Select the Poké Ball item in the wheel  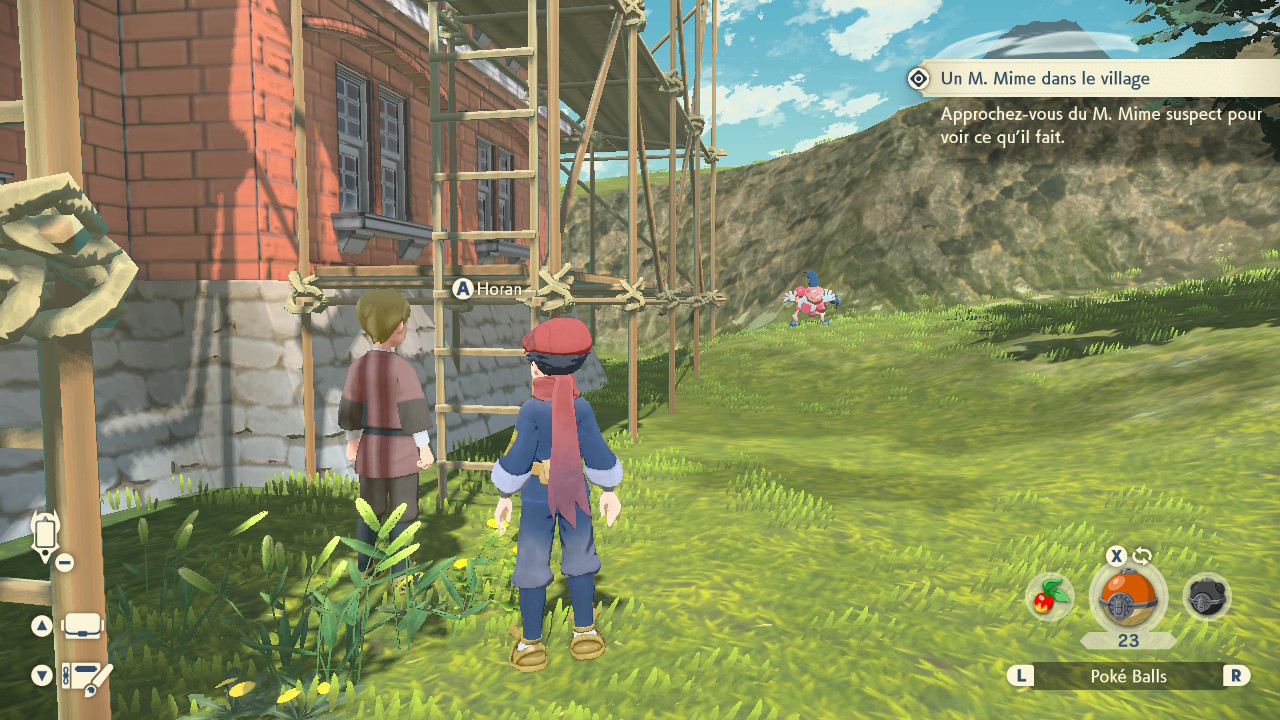[1128, 598]
